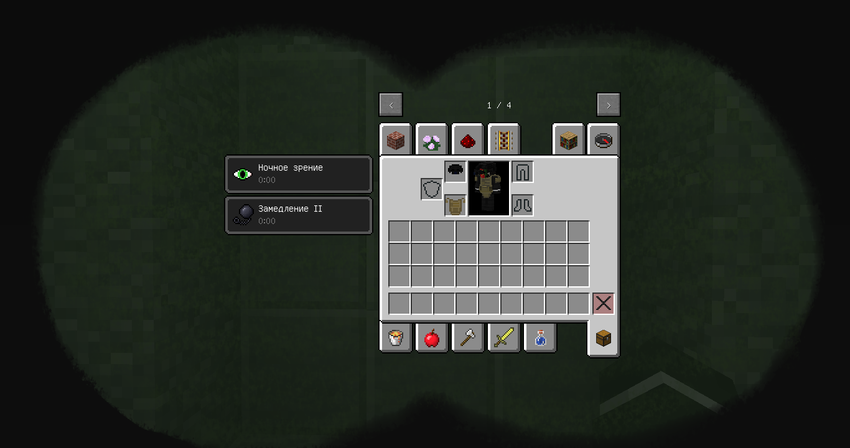Image resolution: width=850 pixels, height=448 pixels.
Task: Choose the Combat golden sword tab
Action: (504, 338)
